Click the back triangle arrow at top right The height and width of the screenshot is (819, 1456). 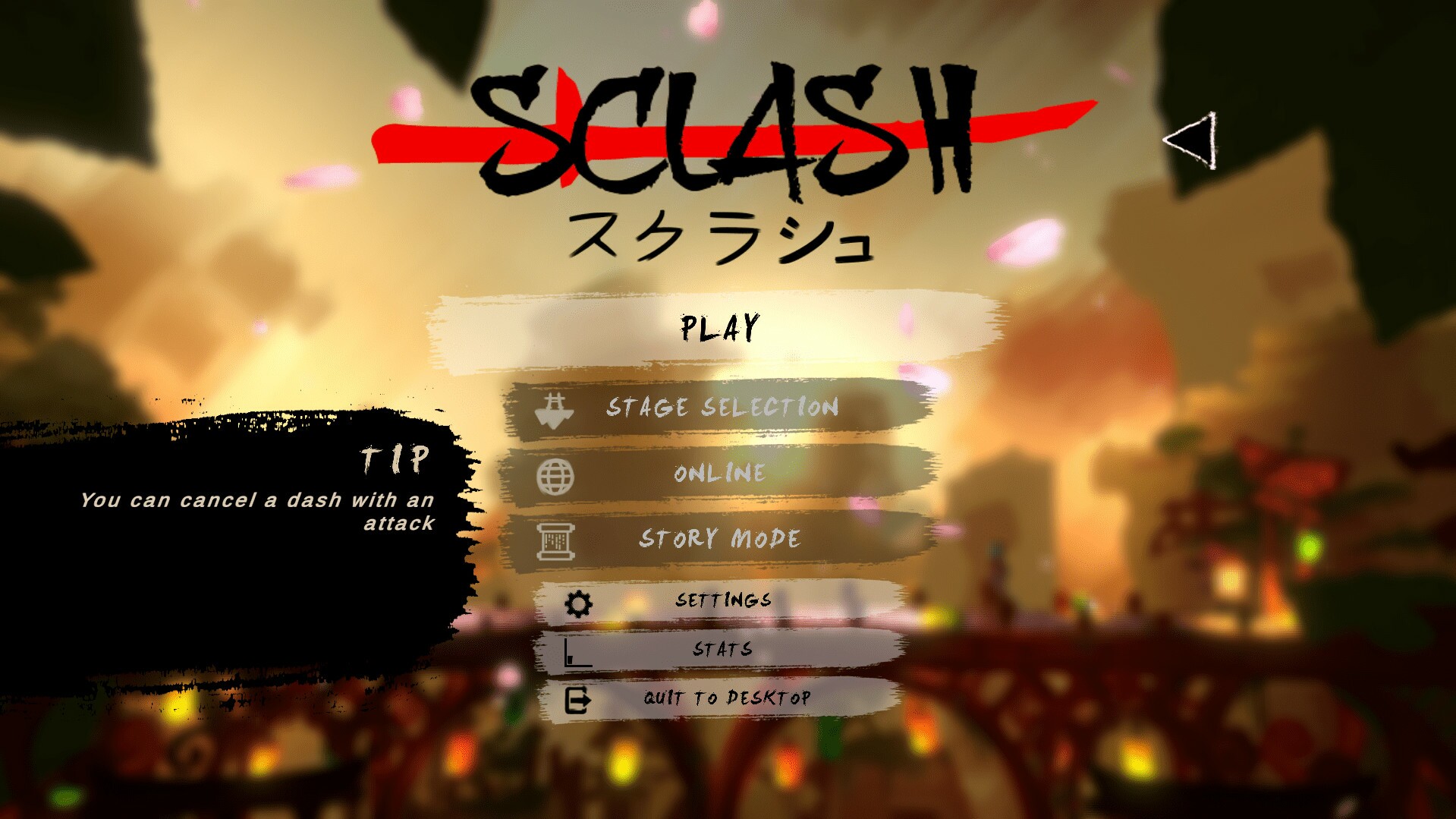tap(1191, 138)
